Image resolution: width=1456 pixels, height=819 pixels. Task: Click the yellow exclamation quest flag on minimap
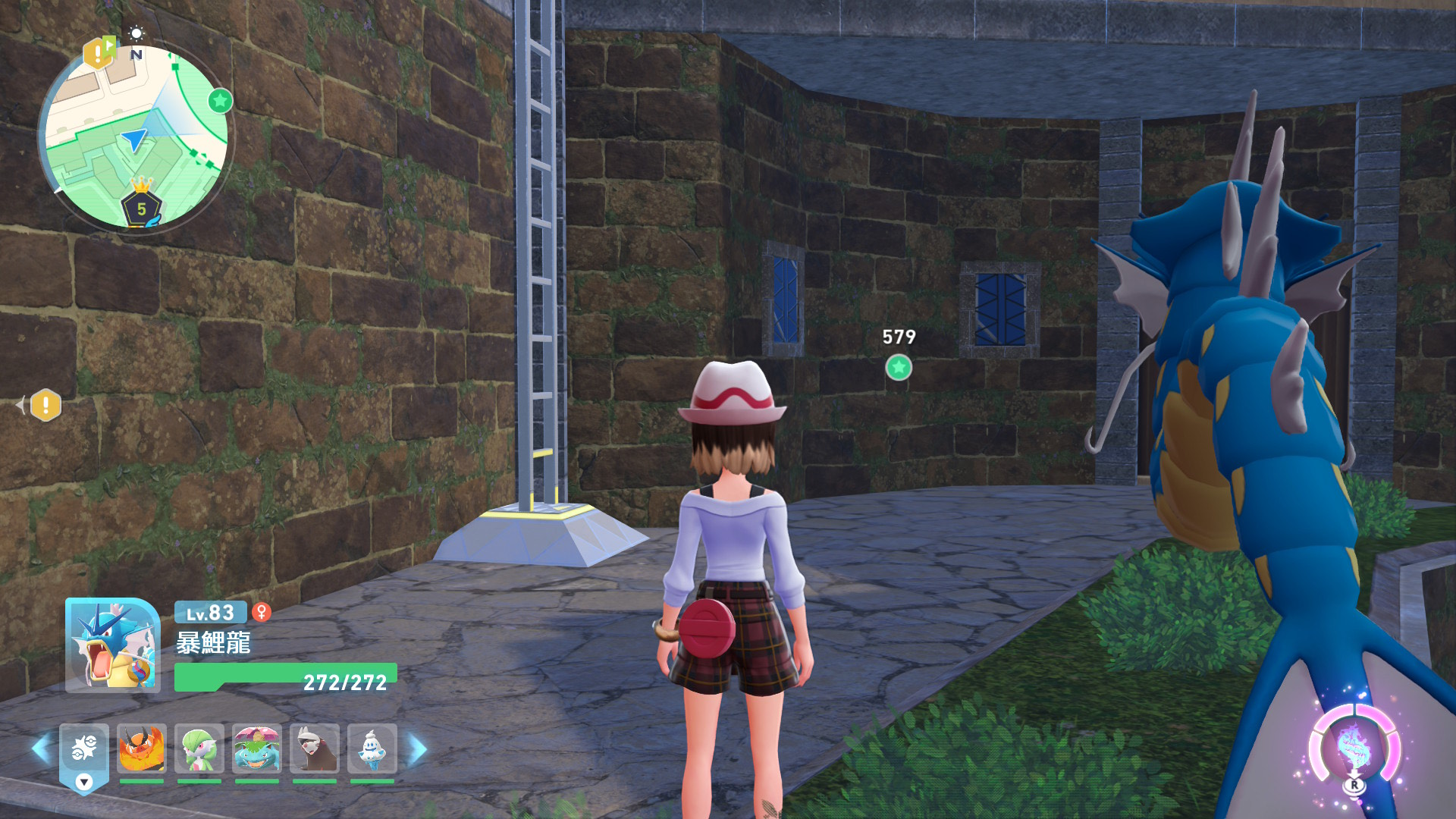pos(98,52)
